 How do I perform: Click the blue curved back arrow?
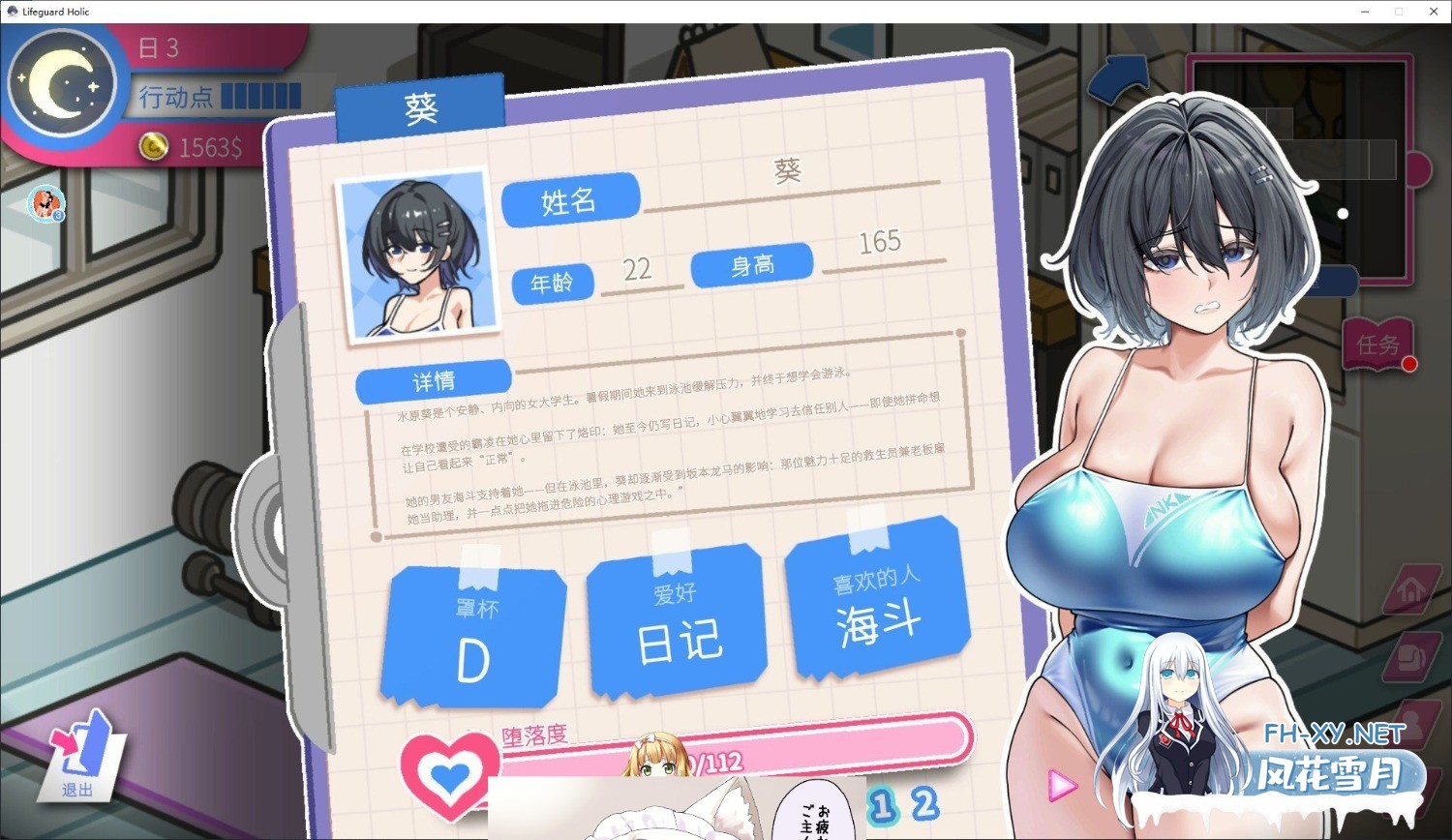pyautogui.click(x=1120, y=79)
